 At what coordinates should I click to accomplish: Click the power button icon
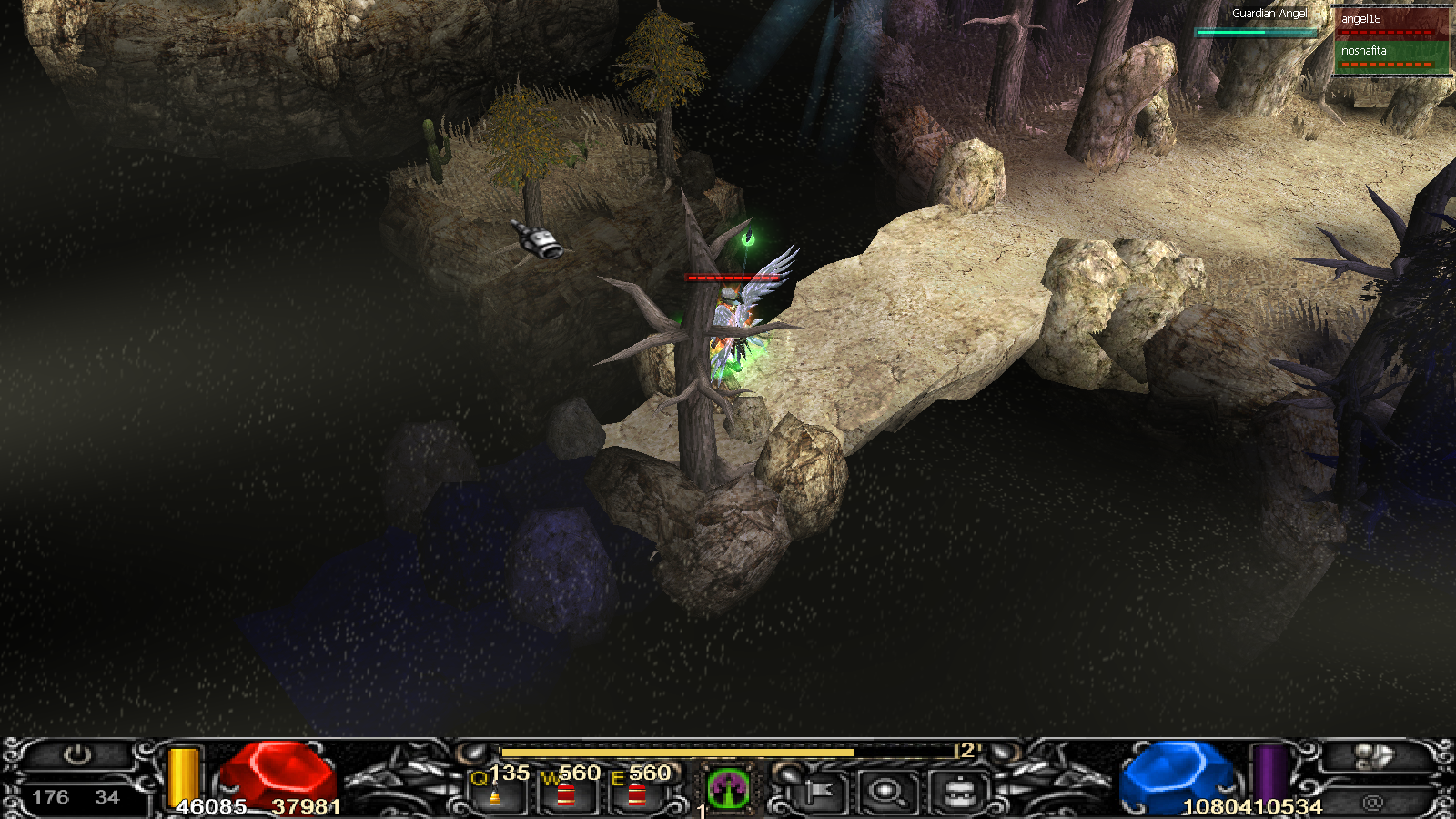pyautogui.click(x=77, y=755)
